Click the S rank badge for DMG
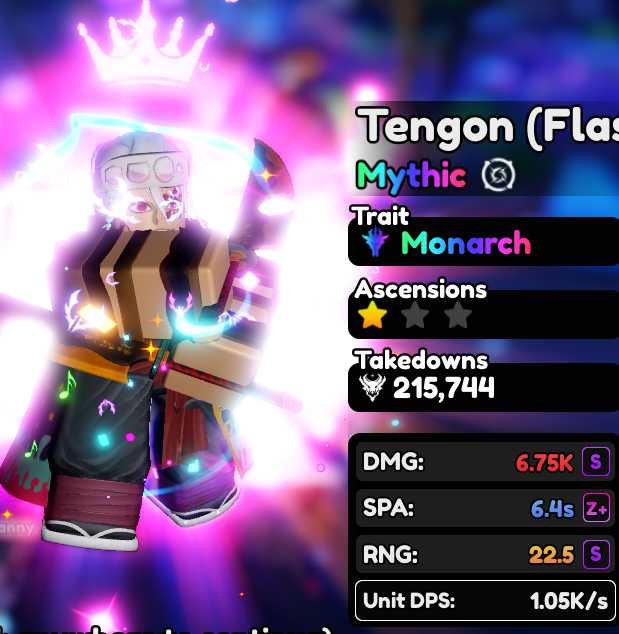This screenshot has height=634, width=619. (596, 462)
